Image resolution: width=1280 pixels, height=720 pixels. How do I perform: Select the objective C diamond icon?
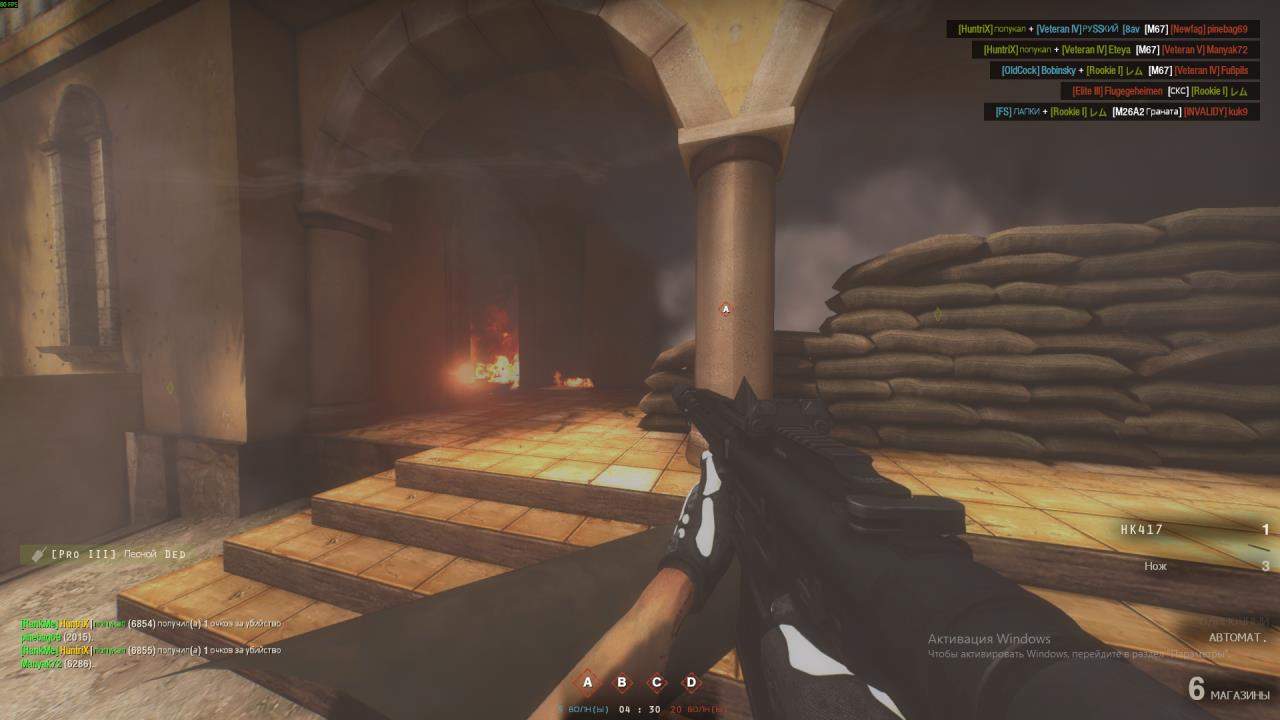(657, 683)
